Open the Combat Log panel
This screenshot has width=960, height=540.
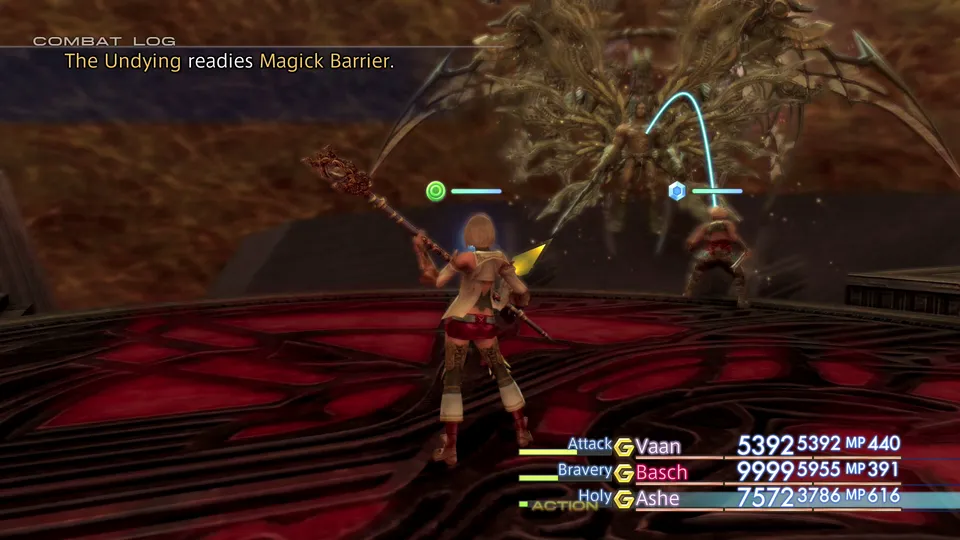click(x=104, y=41)
